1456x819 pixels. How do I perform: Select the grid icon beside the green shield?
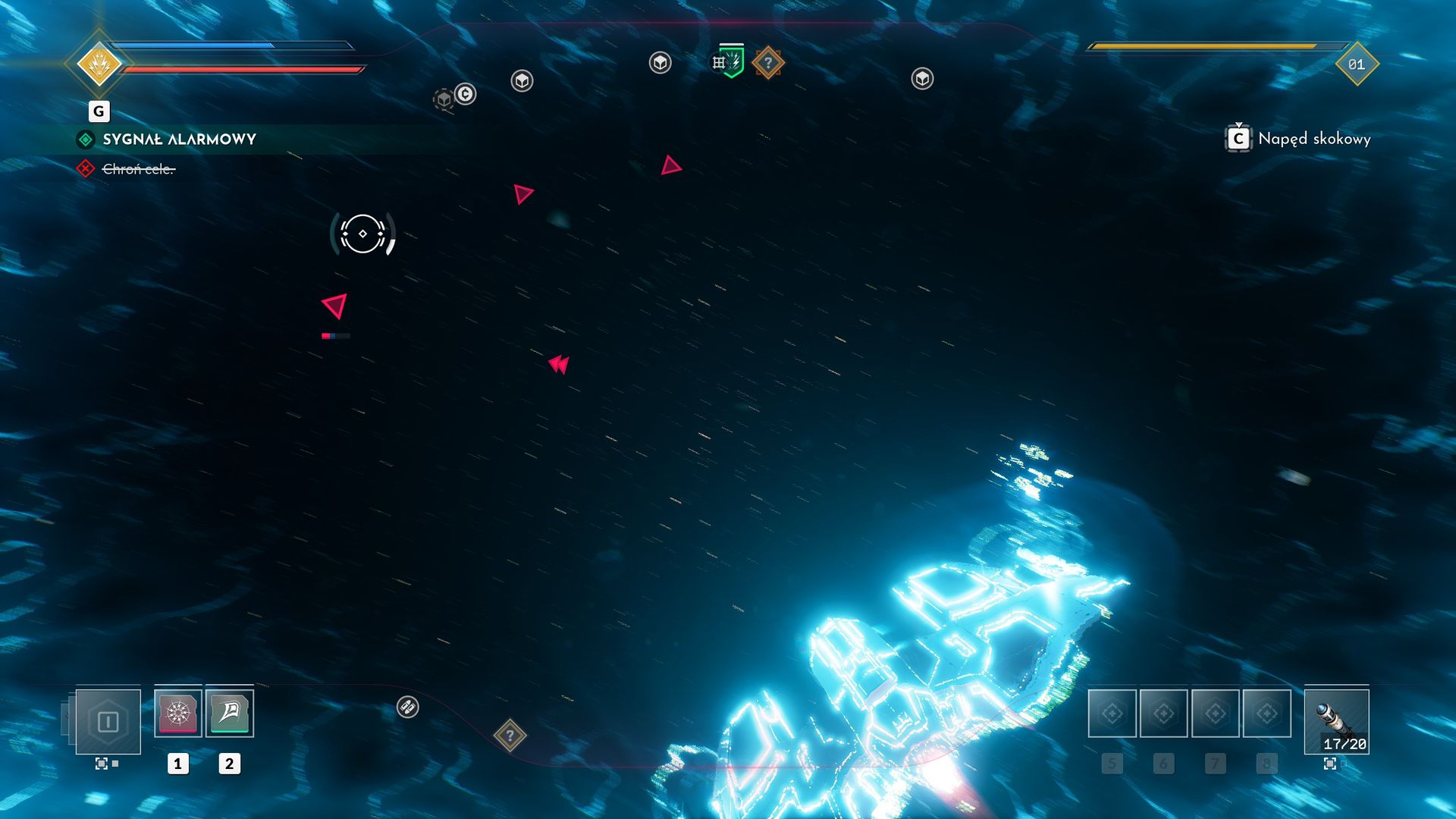pos(718,62)
